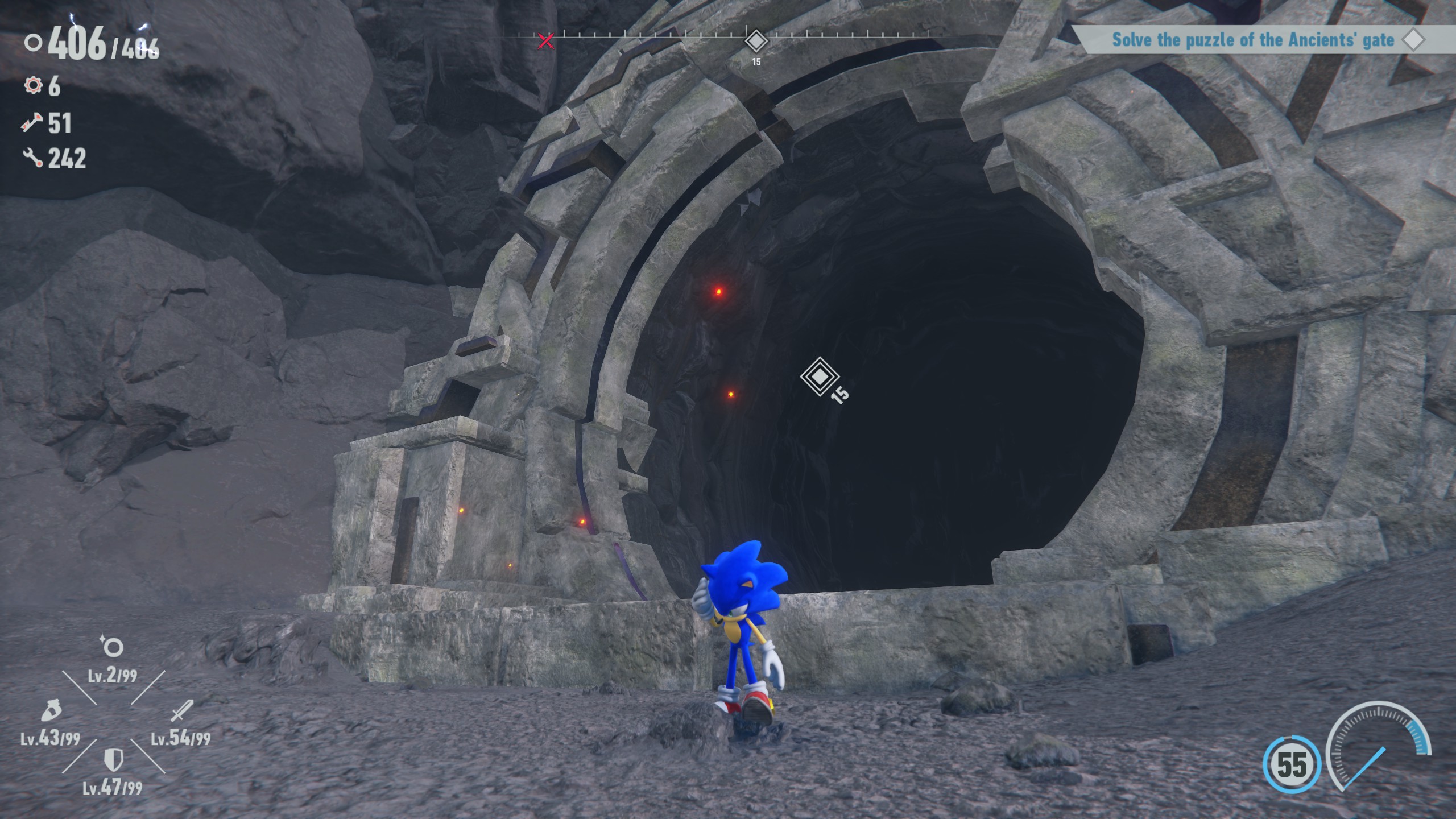
Task: Toggle the objective marker beside the quest text
Action: [1414, 40]
